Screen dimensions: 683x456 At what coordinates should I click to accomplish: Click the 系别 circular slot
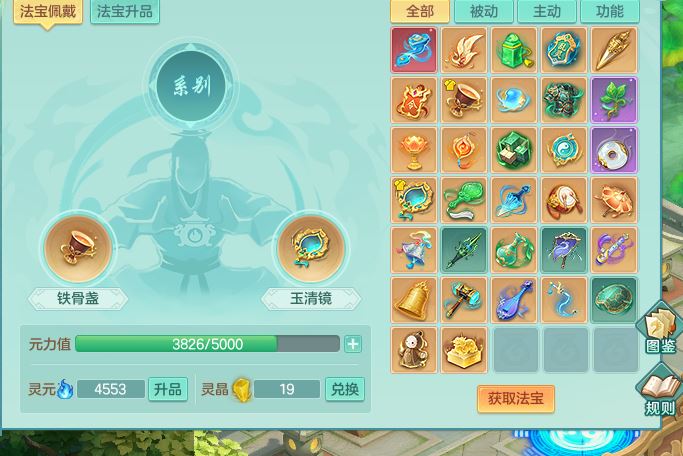[x=192, y=86]
